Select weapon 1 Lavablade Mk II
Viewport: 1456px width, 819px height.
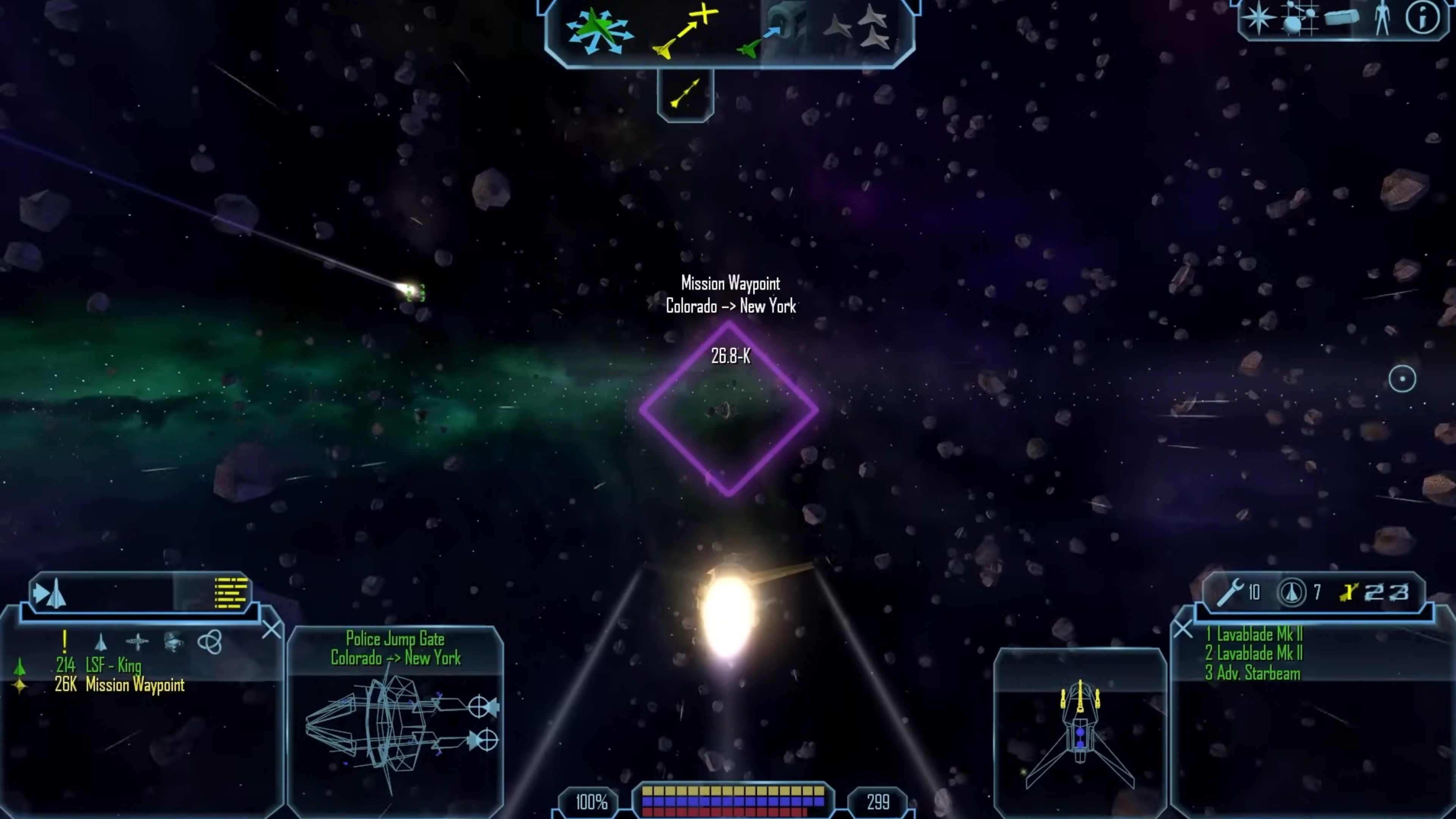[x=1254, y=635]
